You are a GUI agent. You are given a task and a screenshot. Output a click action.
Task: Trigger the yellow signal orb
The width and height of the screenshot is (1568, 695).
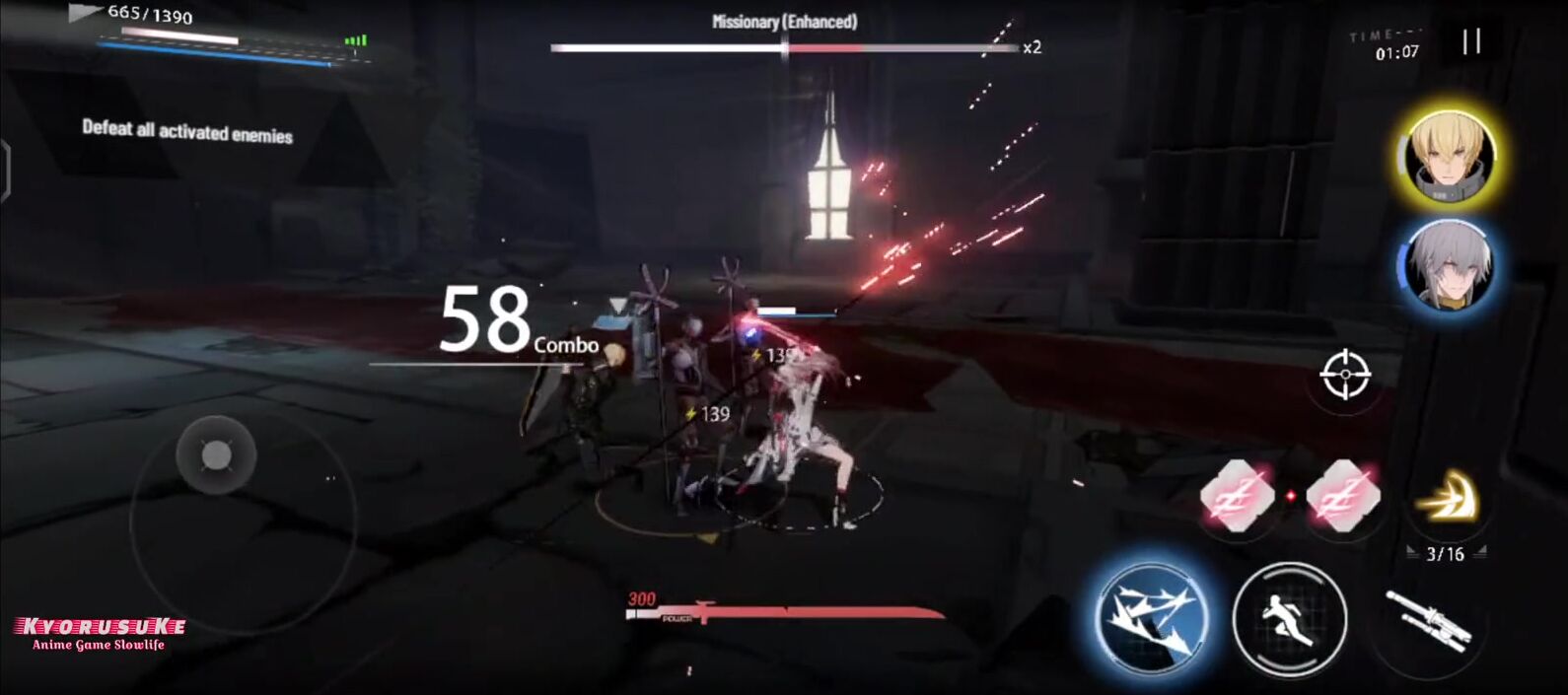pyautogui.click(x=1447, y=498)
